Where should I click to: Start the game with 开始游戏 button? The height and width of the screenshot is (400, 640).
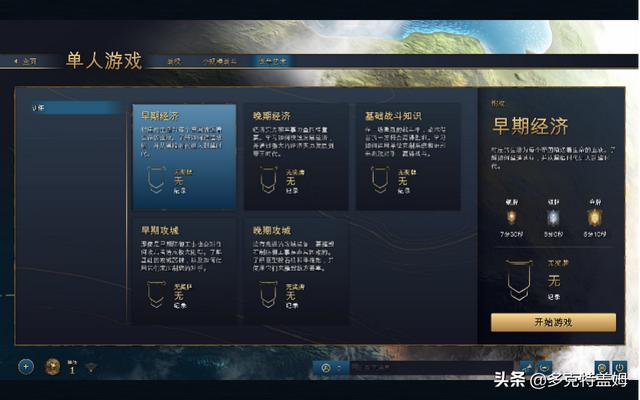point(553,322)
